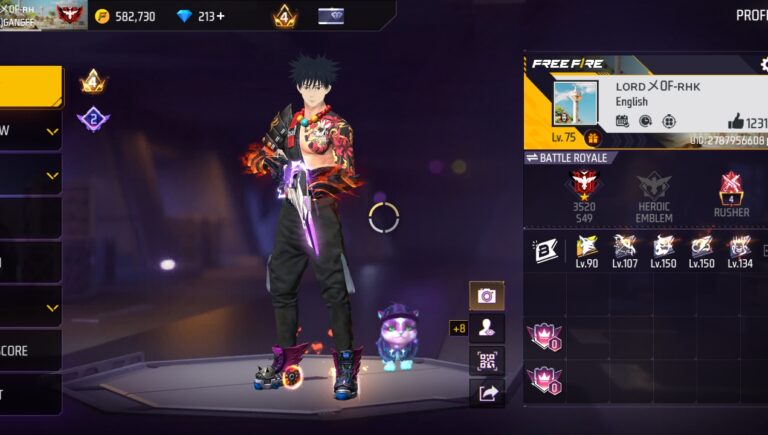768x435 pixels.
Task: Open the player banner in top-left corner
Action: click(43, 14)
